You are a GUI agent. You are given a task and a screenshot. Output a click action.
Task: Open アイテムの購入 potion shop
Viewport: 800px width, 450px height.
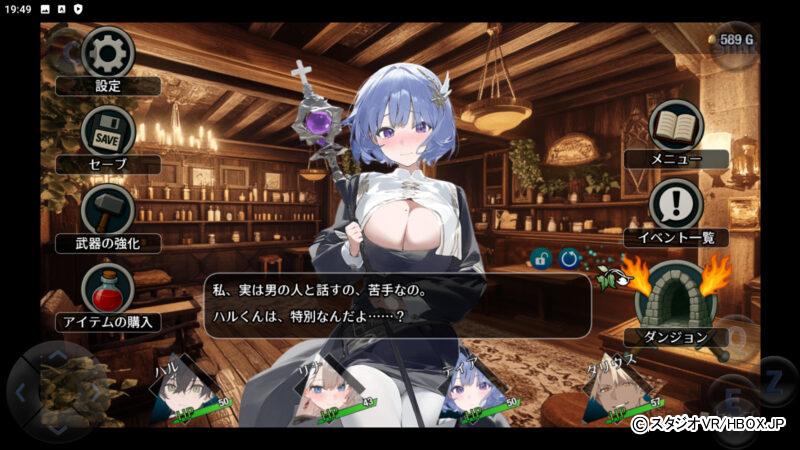[107, 289]
